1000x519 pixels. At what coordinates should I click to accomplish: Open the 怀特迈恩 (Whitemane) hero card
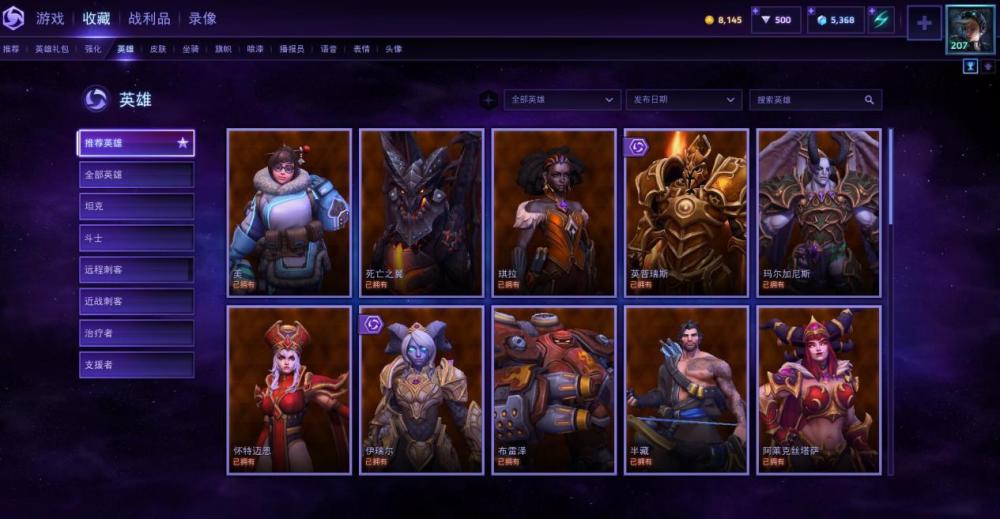pyautogui.click(x=289, y=389)
